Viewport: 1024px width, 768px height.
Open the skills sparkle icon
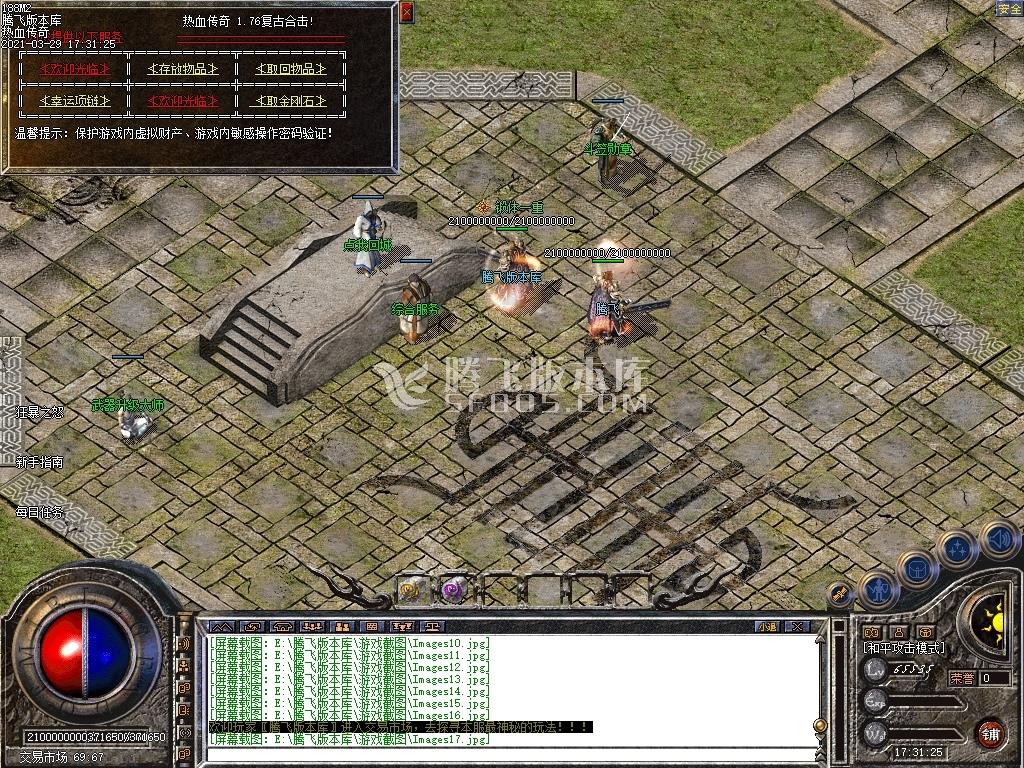[x=958, y=548]
